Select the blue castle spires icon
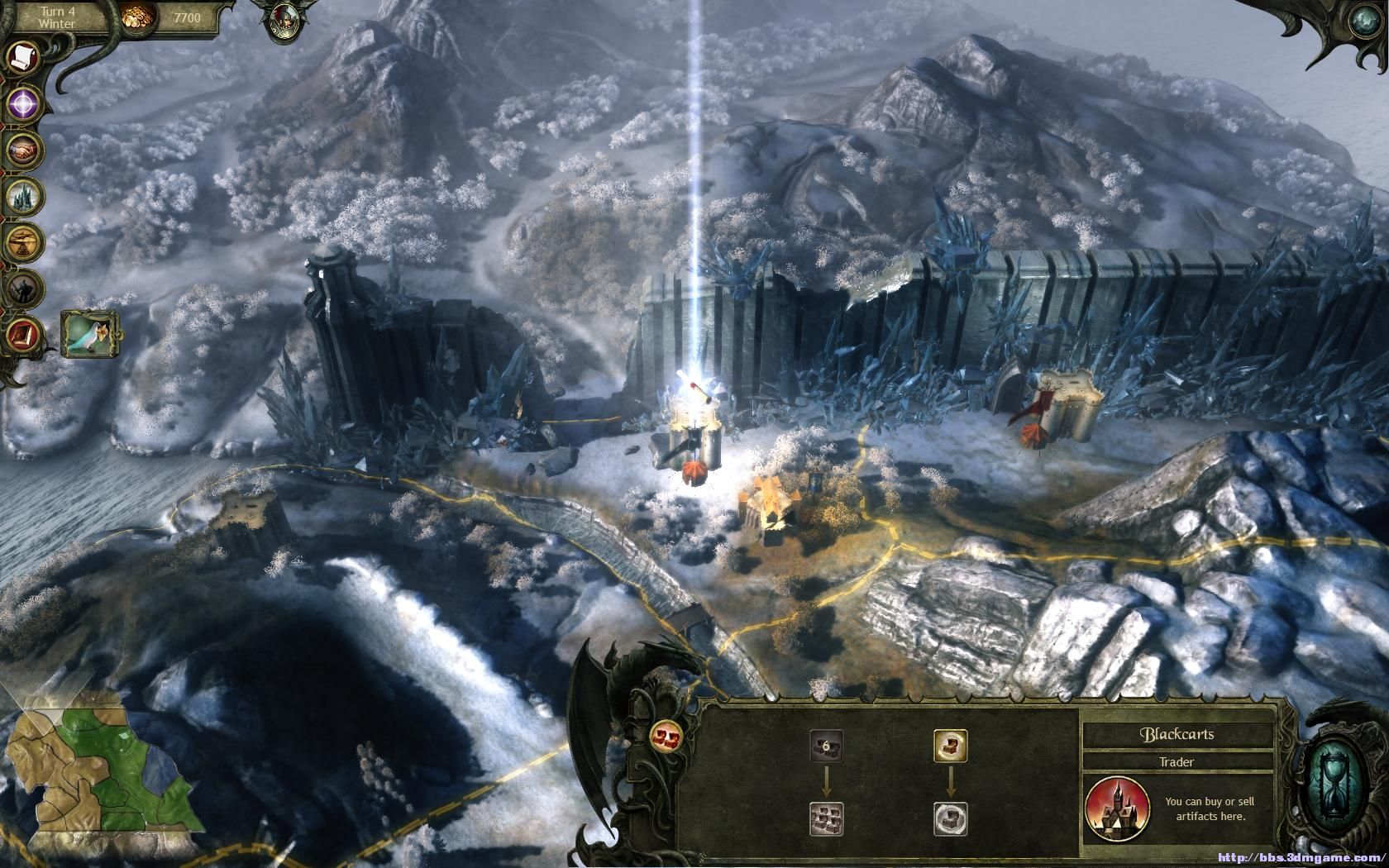The height and width of the screenshot is (868, 1389). 22,197
